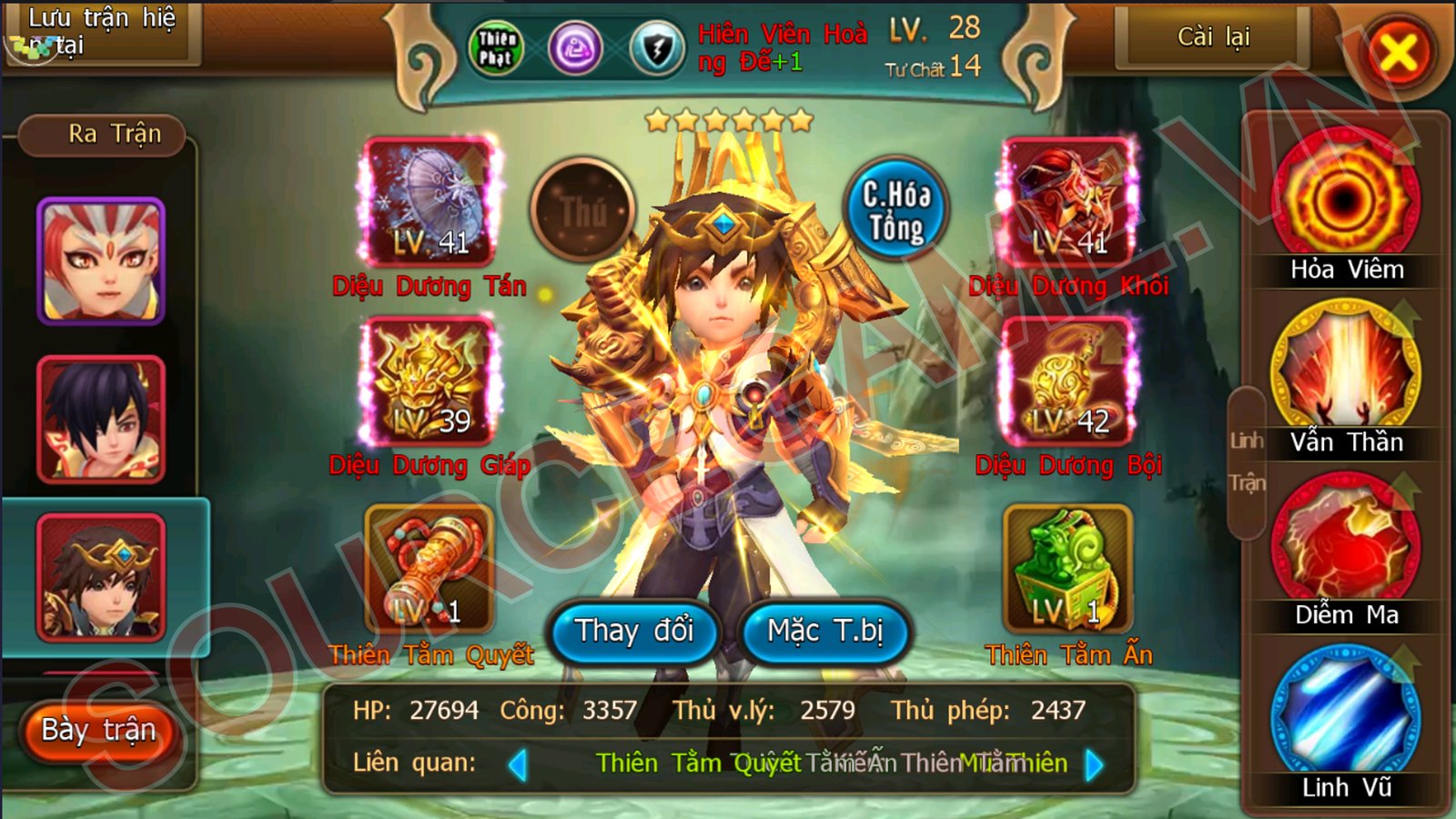Open the next related item with right arrow
The image size is (1456, 819).
pyautogui.click(x=1096, y=765)
